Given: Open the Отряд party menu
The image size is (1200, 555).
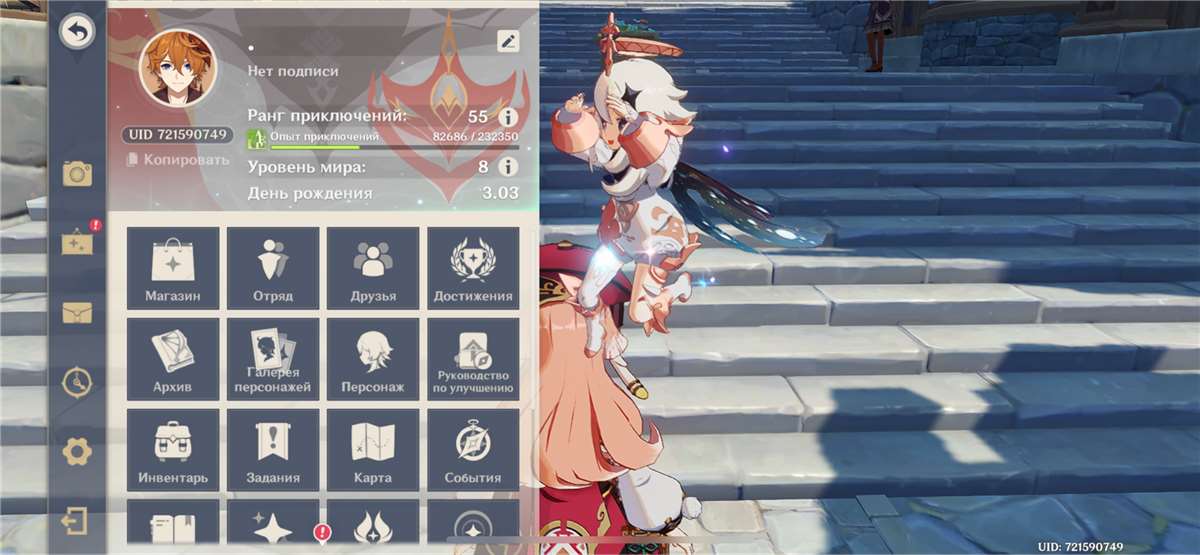Looking at the screenshot, I should coord(273,267).
